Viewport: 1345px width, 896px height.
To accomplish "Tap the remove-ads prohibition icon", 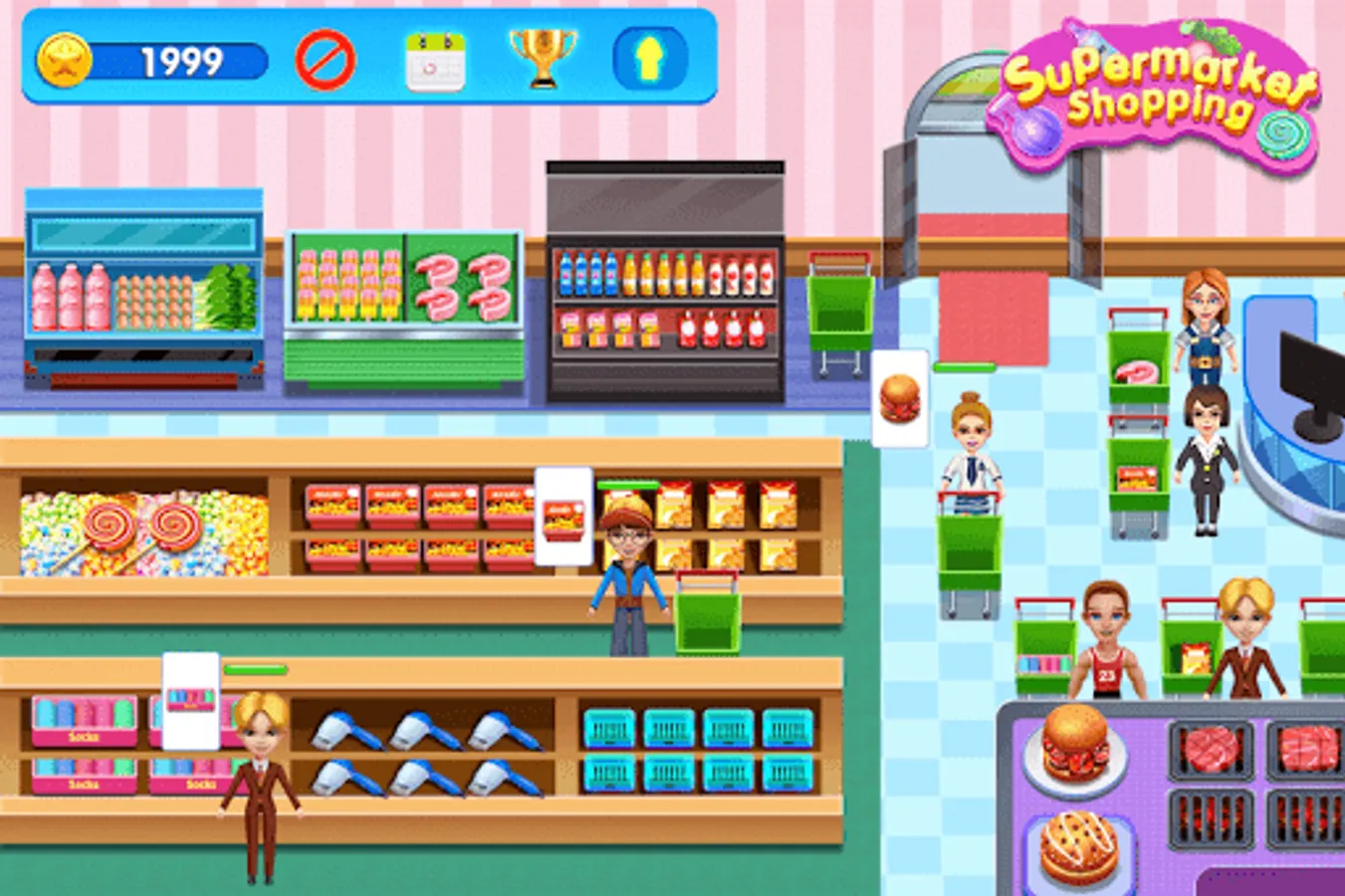I will click(x=328, y=60).
